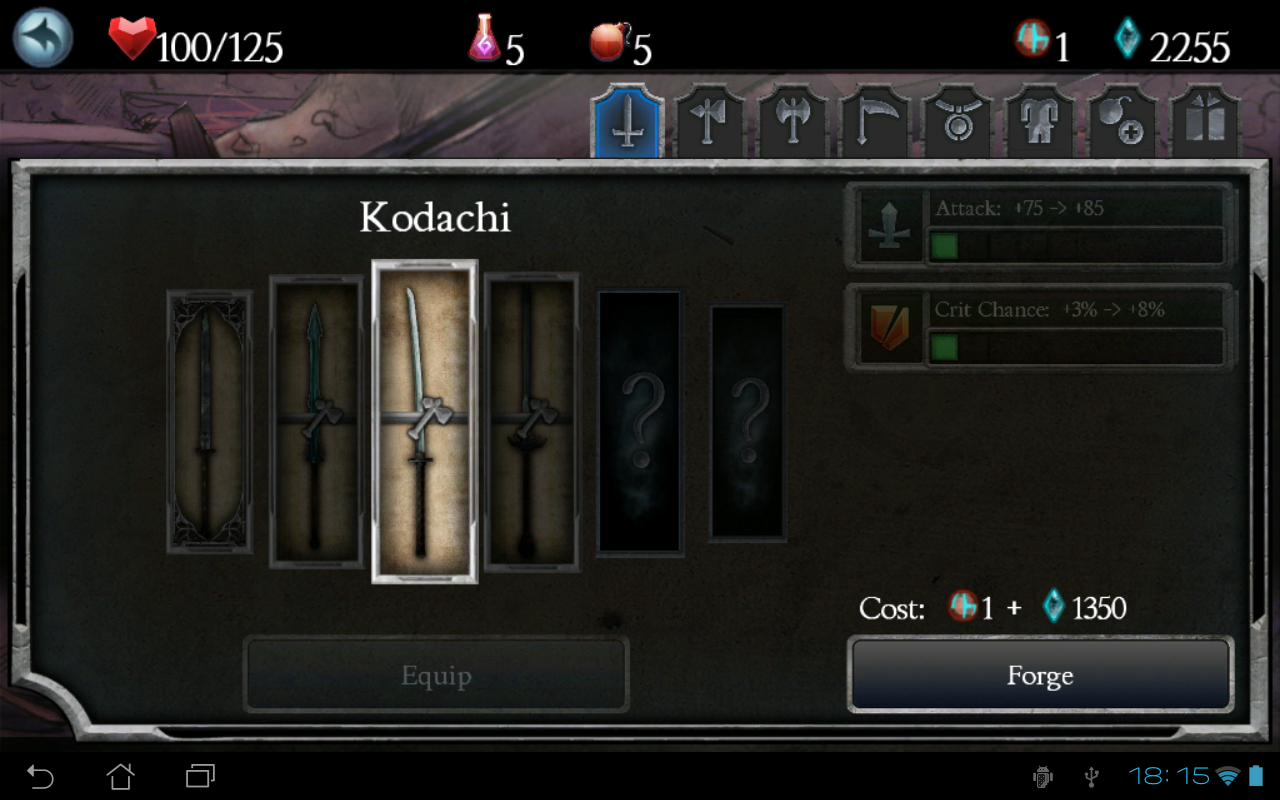The image size is (1280, 800).
Task: Click the greyed-out Equip button
Action: click(x=436, y=676)
